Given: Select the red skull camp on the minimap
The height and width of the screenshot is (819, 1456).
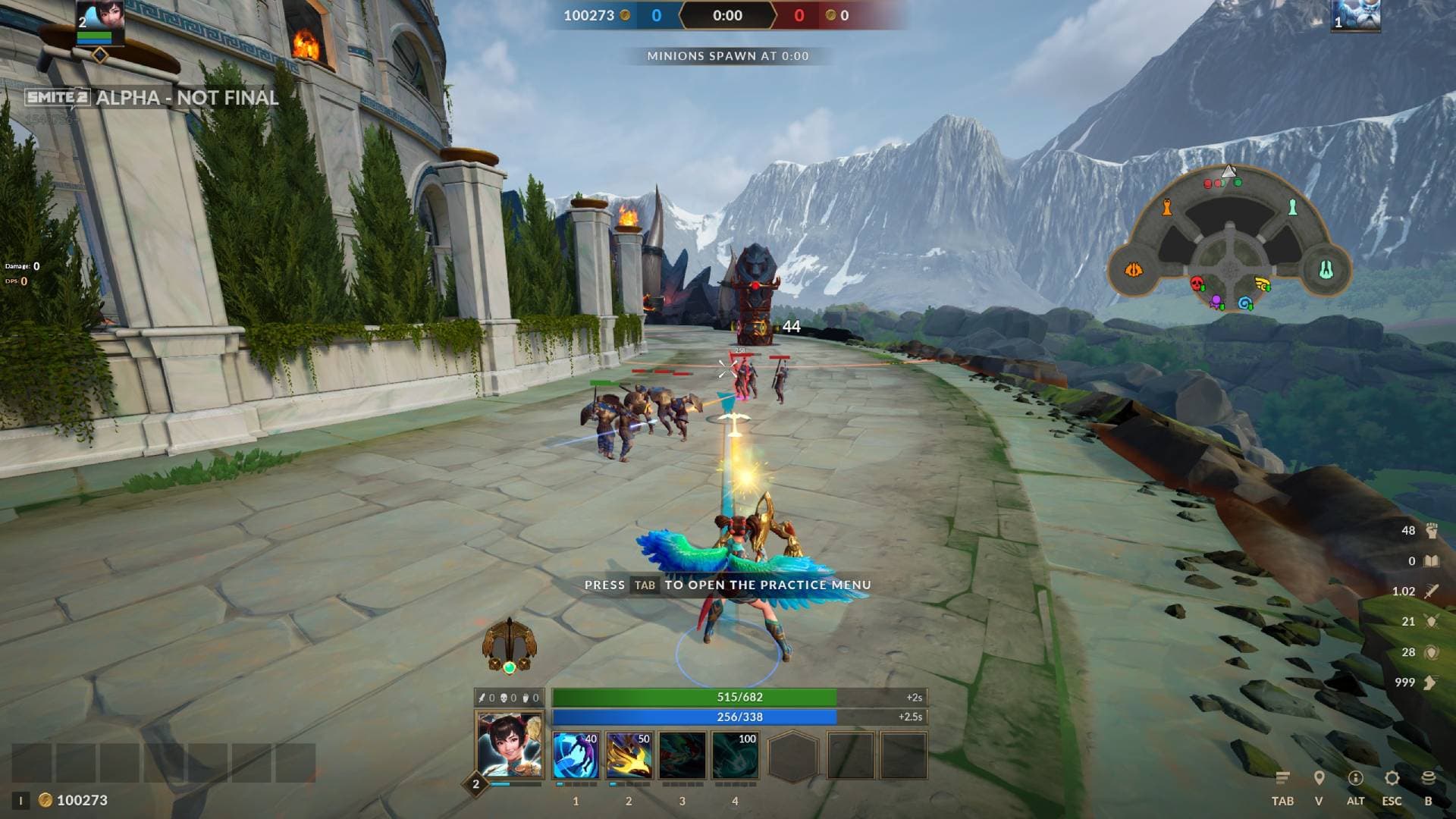Looking at the screenshot, I should [1197, 284].
